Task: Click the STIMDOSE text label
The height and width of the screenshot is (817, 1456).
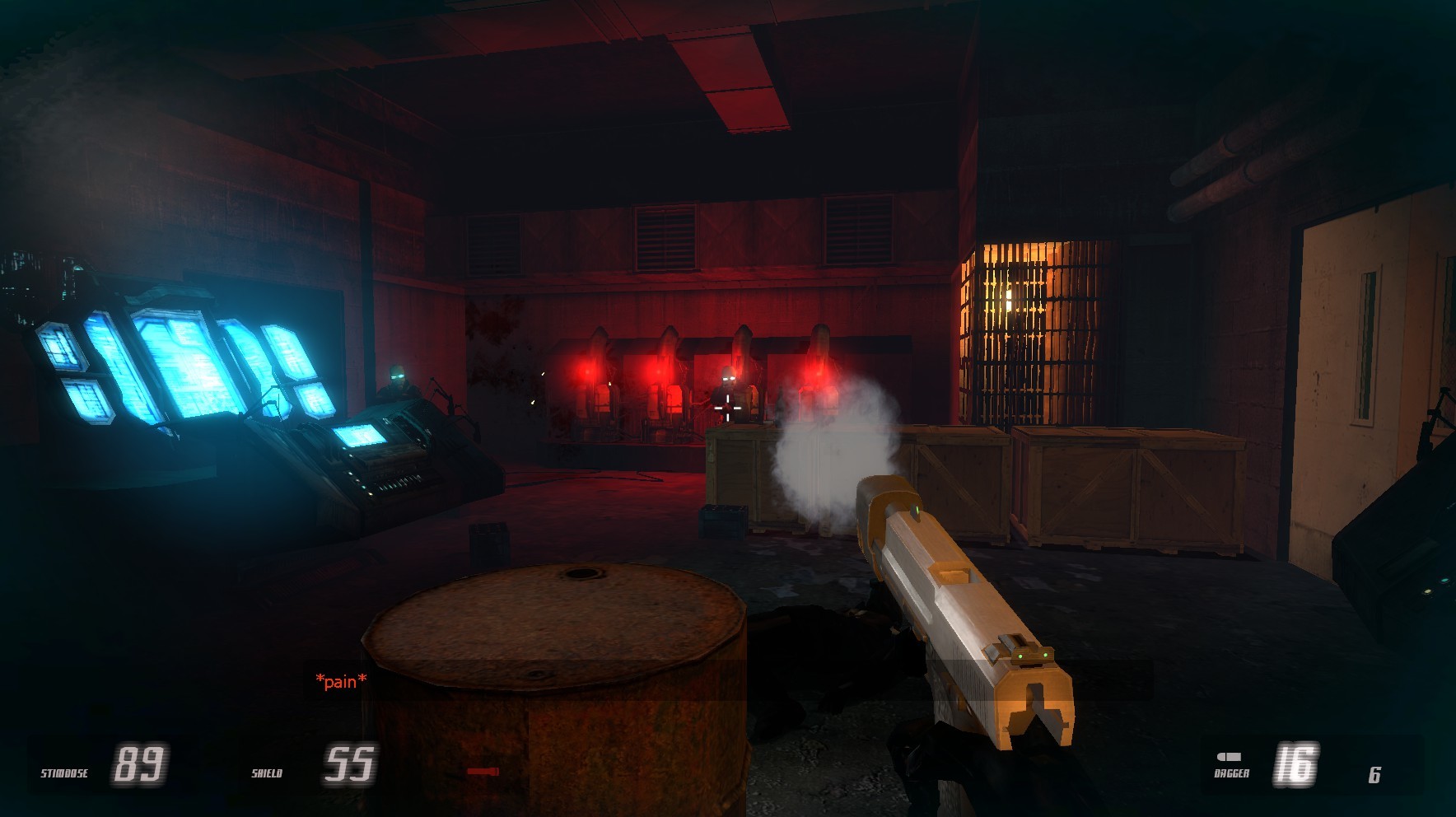Action: coord(64,773)
